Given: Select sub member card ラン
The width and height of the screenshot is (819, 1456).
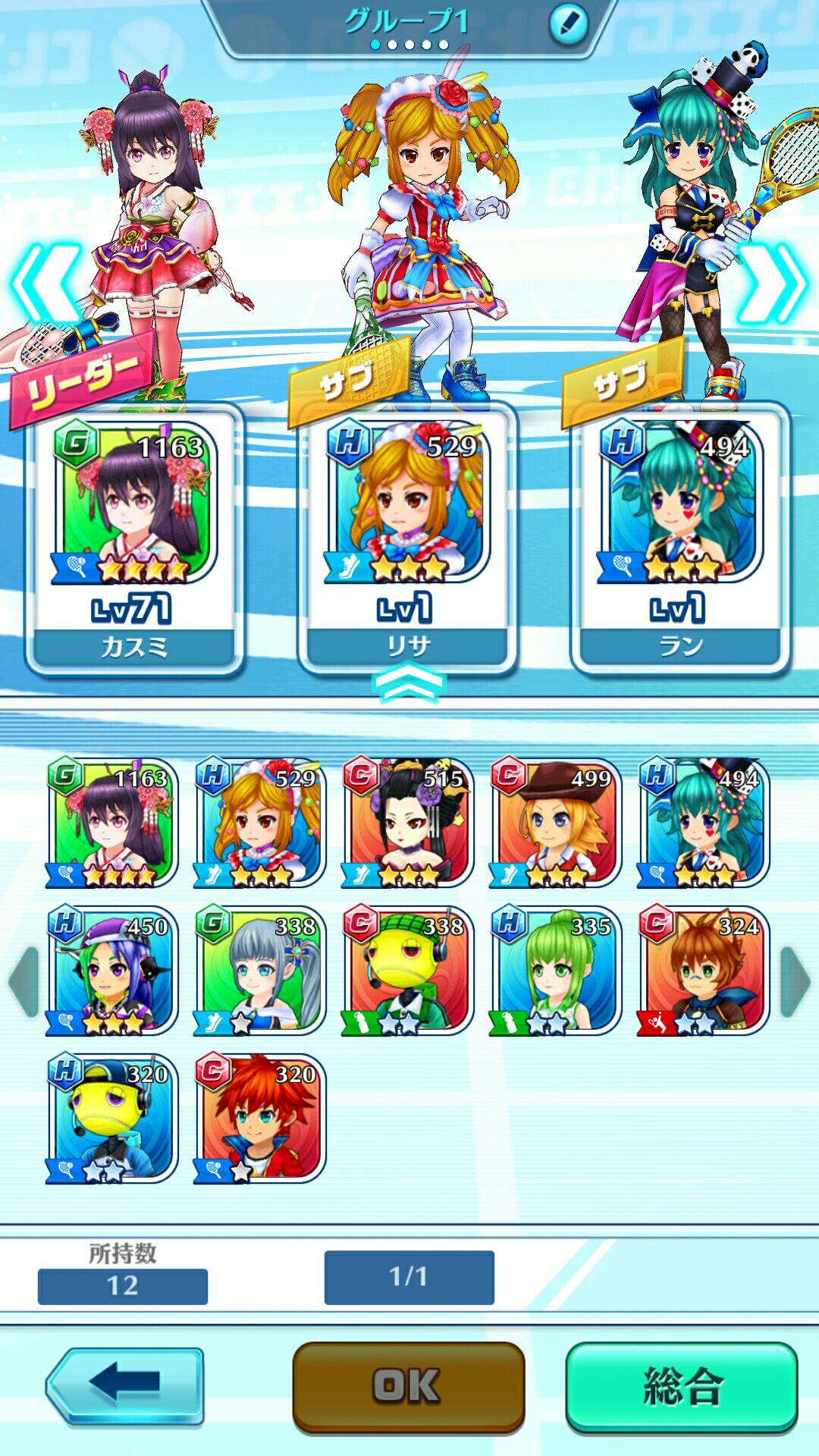Looking at the screenshot, I should click(680, 538).
